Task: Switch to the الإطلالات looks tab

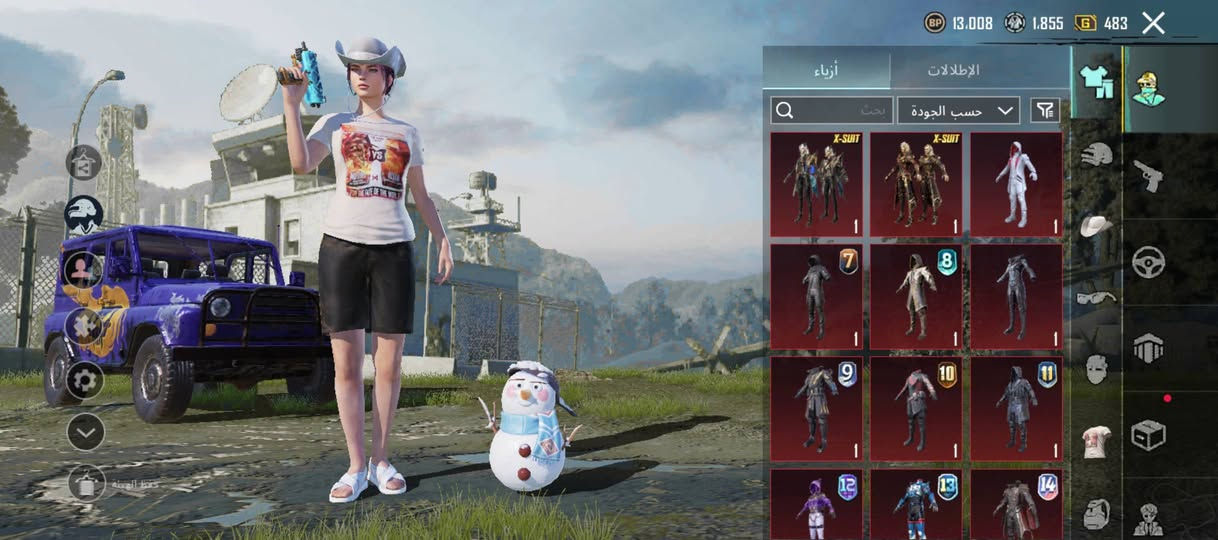Action: (952, 70)
